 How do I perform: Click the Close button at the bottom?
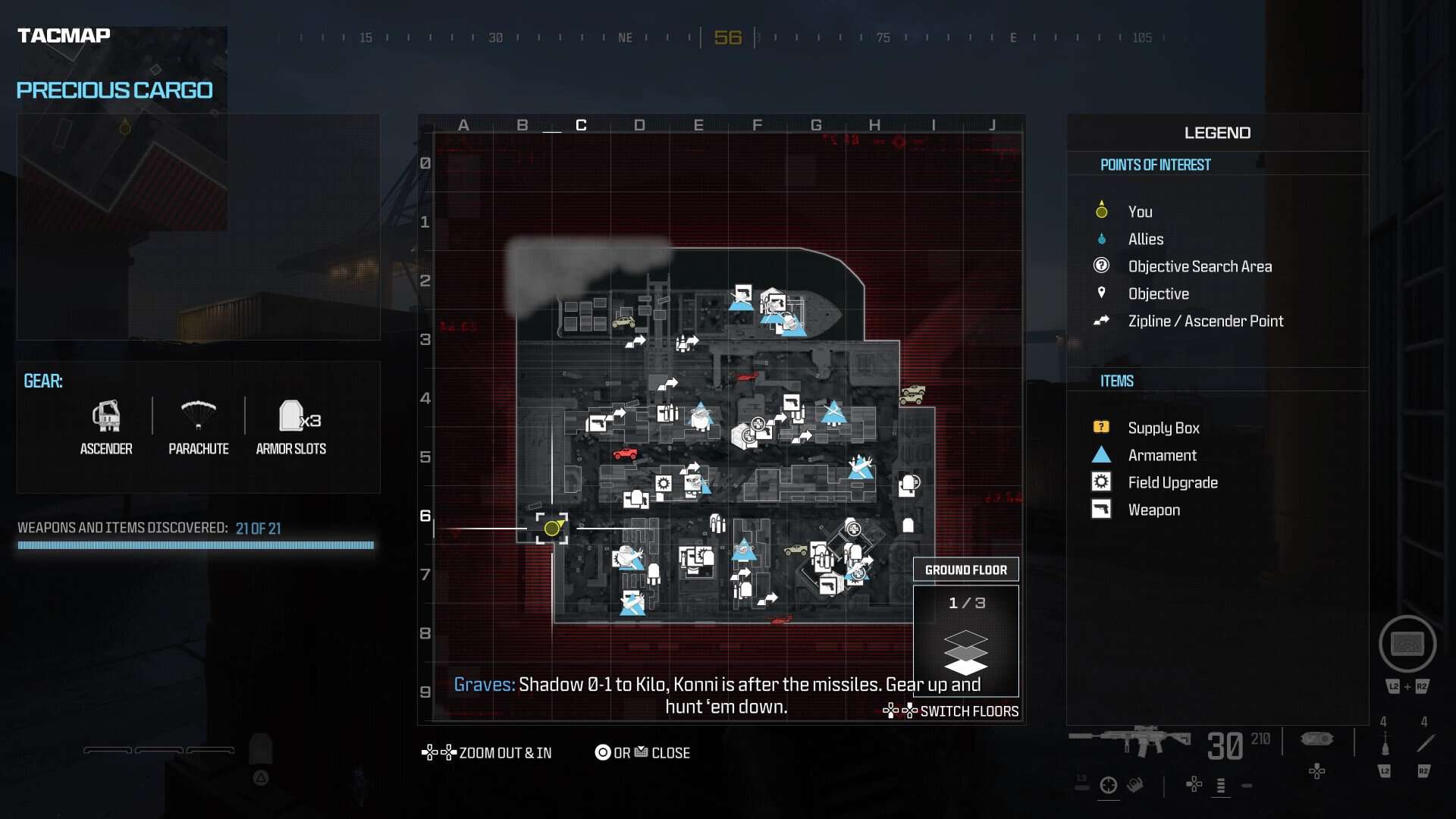(642, 752)
